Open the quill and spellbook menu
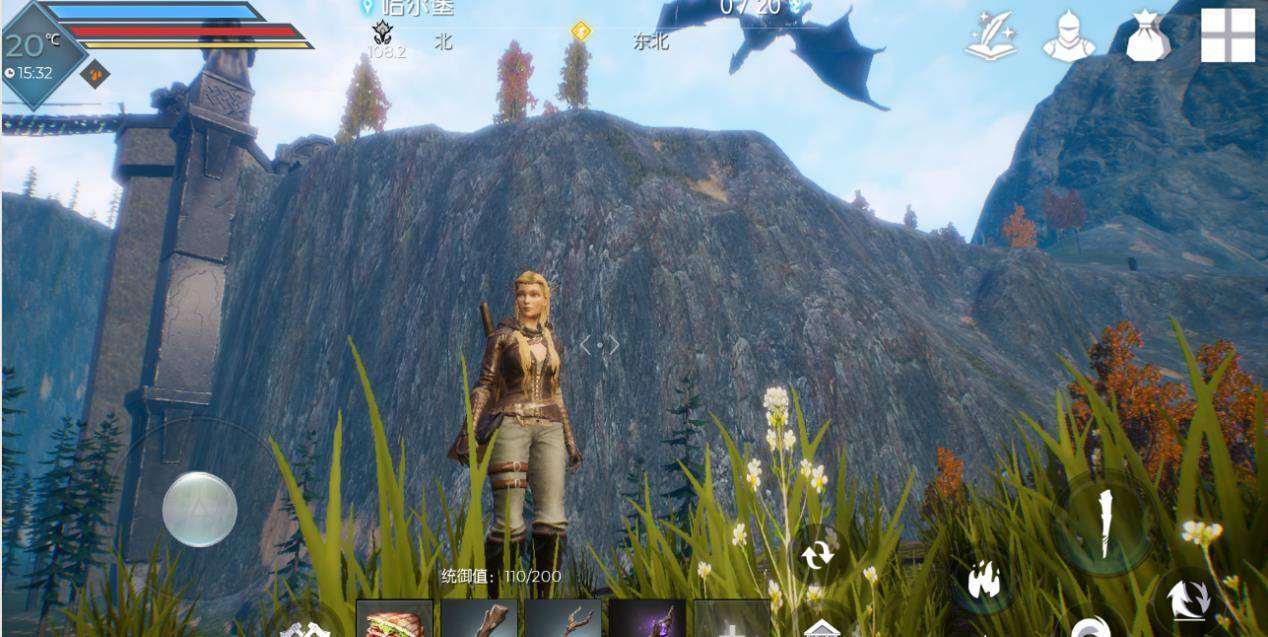 (x=990, y=37)
